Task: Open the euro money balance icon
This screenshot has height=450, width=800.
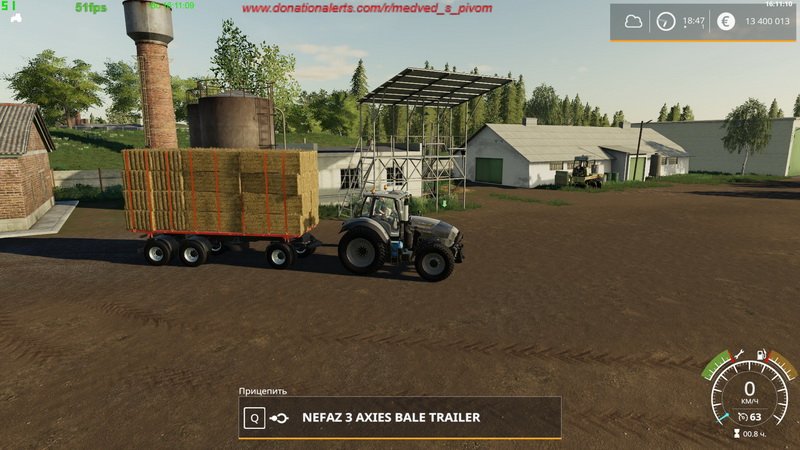Action: 727,21
